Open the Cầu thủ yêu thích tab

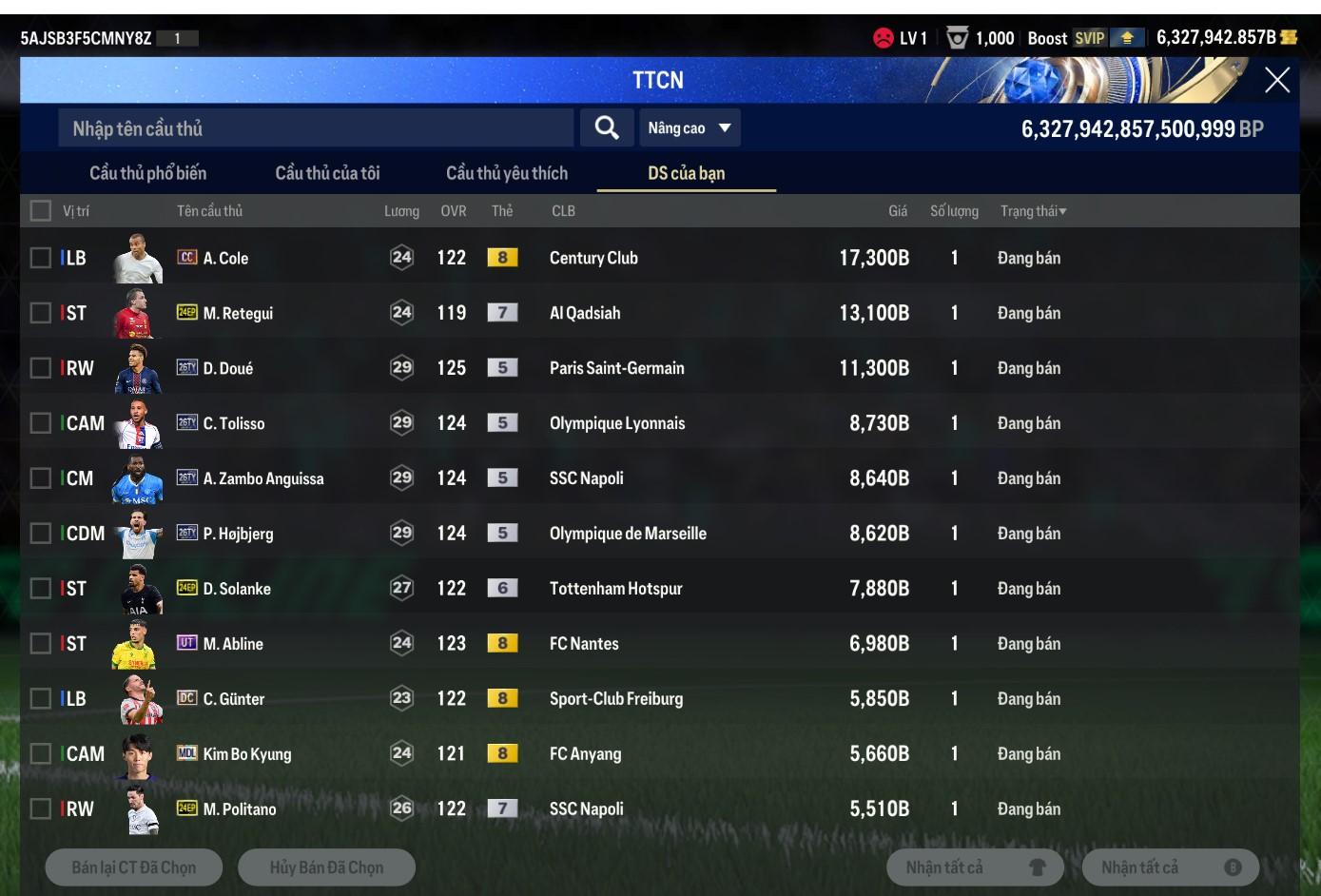coord(506,173)
